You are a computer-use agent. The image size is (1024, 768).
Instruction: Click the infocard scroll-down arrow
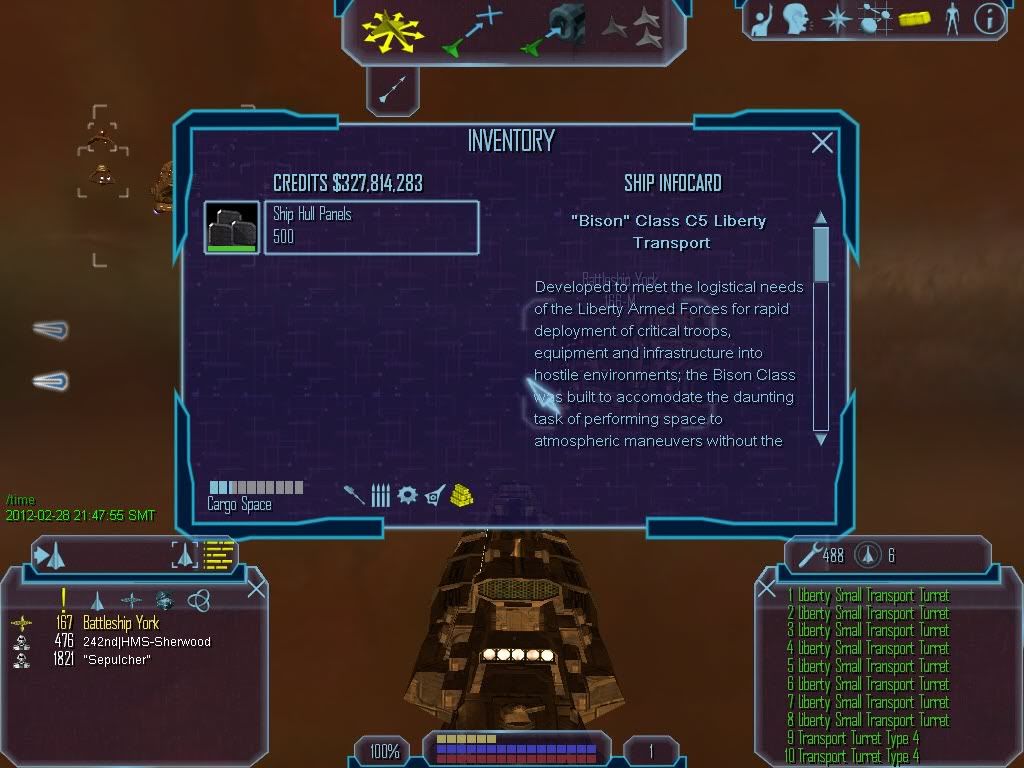point(821,438)
